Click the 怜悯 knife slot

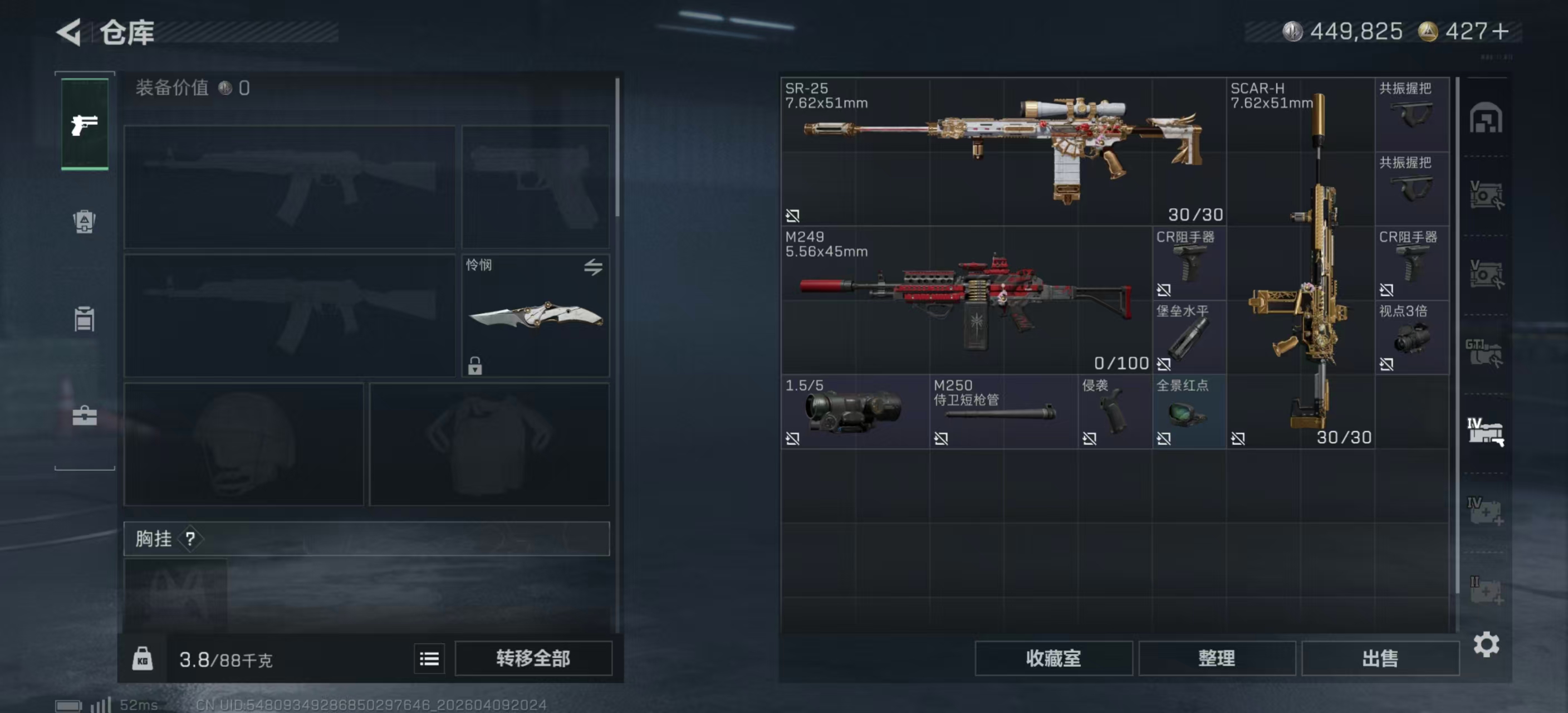[x=535, y=315]
